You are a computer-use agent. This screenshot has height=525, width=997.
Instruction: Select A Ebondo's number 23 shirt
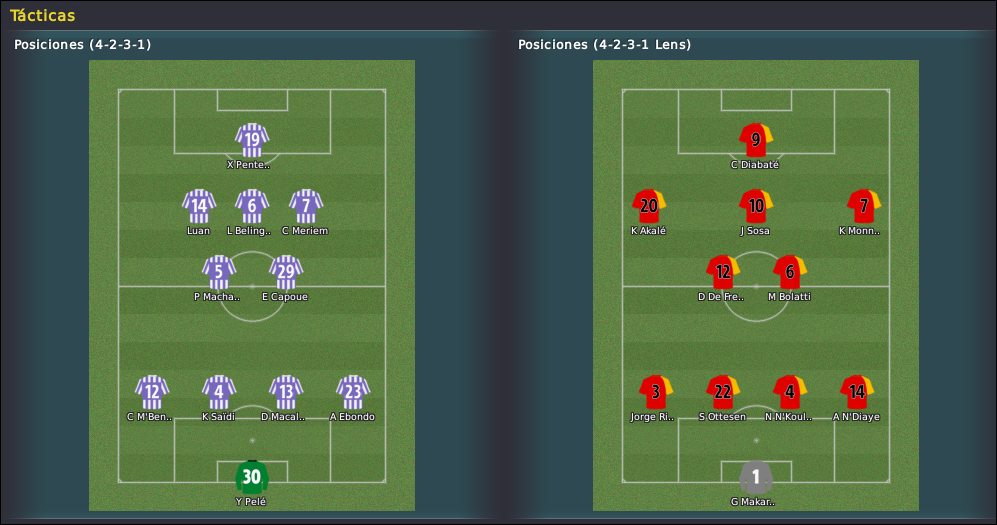click(352, 392)
